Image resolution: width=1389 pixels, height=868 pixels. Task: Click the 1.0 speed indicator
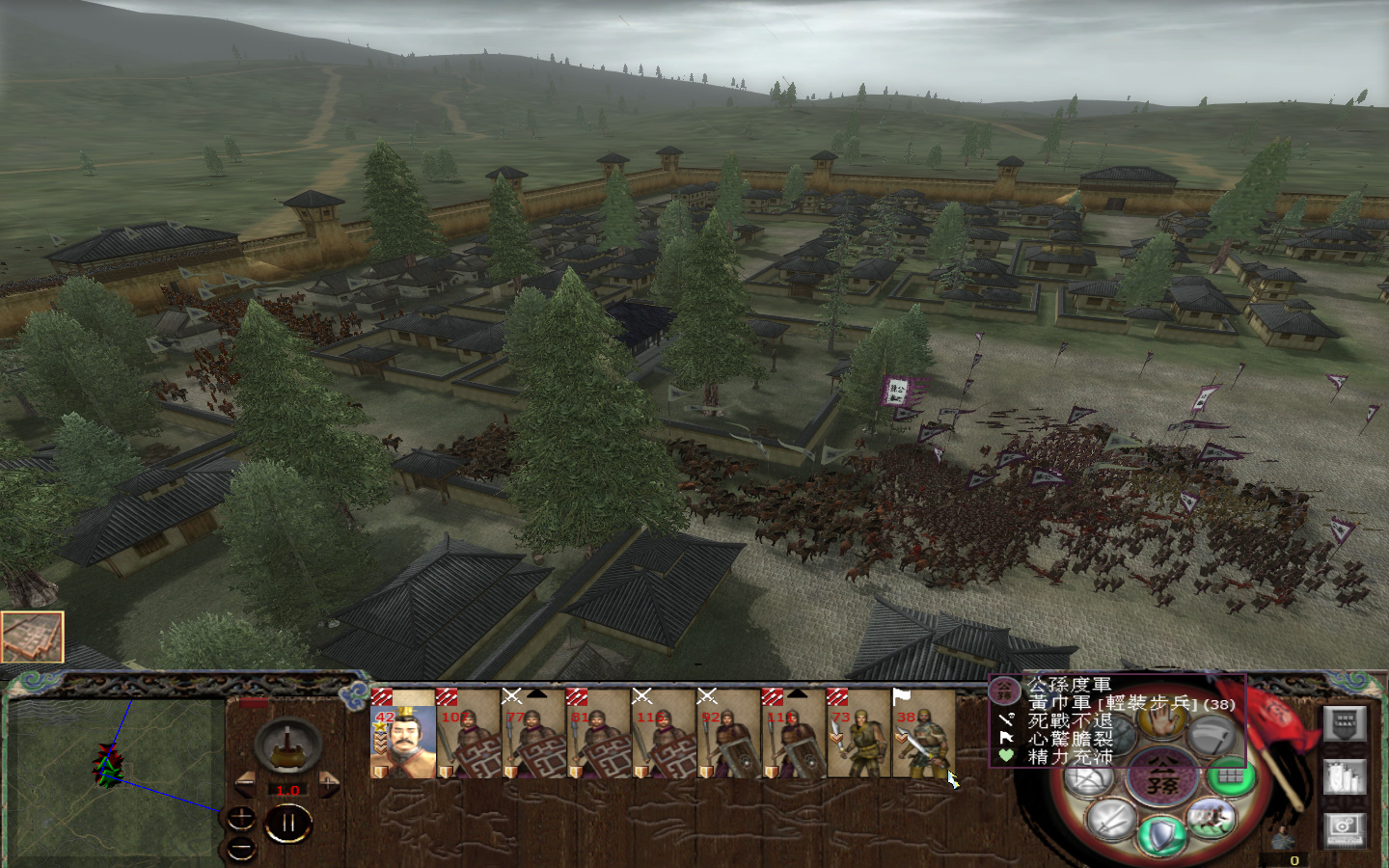287,789
